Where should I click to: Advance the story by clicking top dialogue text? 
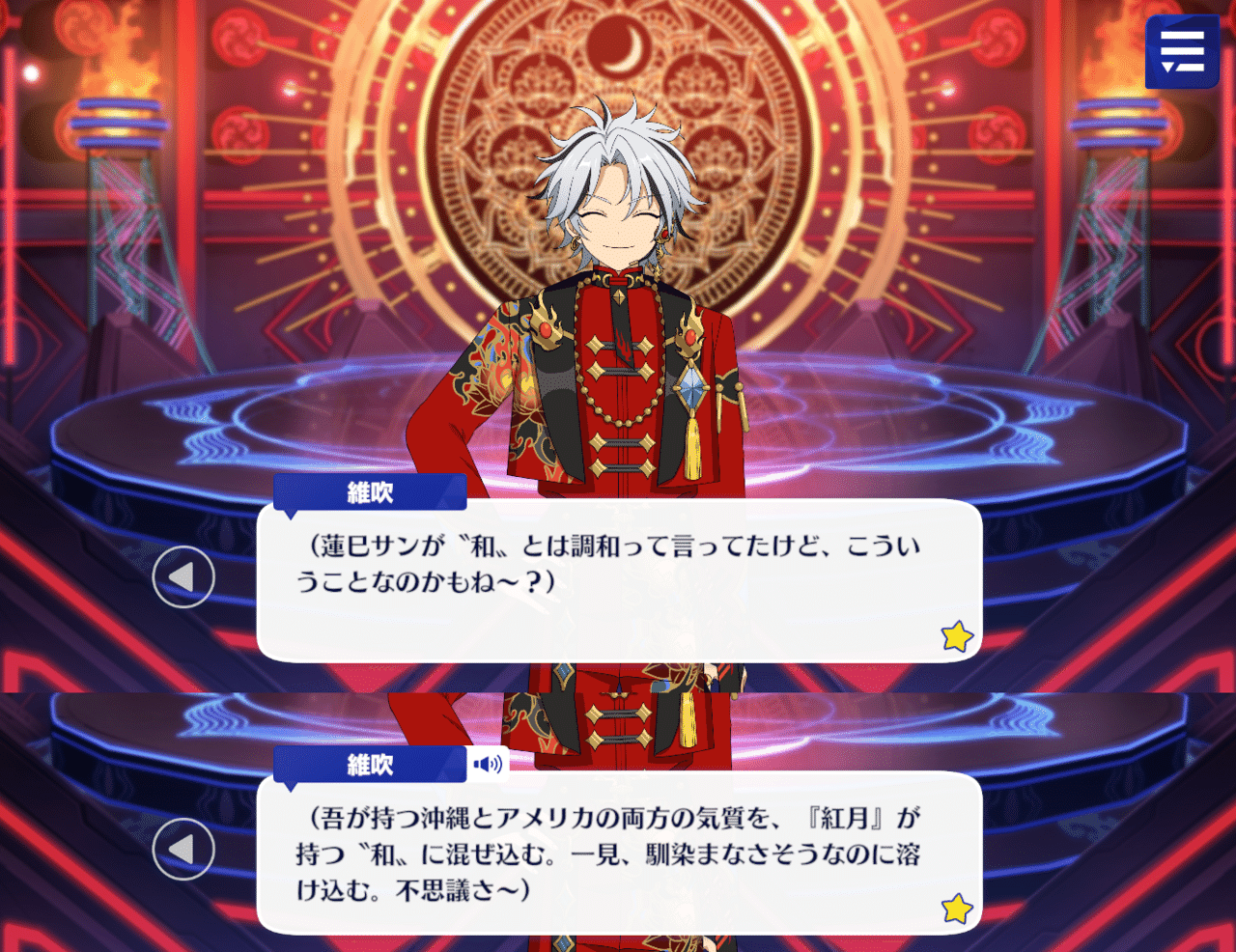tap(618, 570)
